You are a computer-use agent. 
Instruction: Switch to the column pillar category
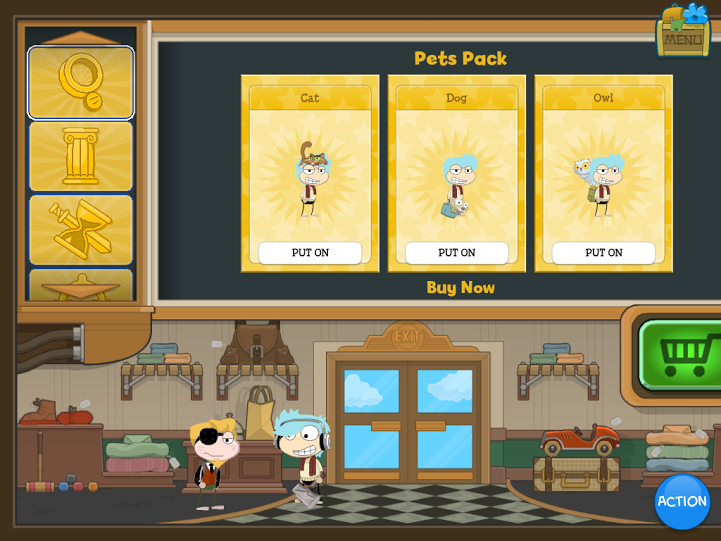80,156
